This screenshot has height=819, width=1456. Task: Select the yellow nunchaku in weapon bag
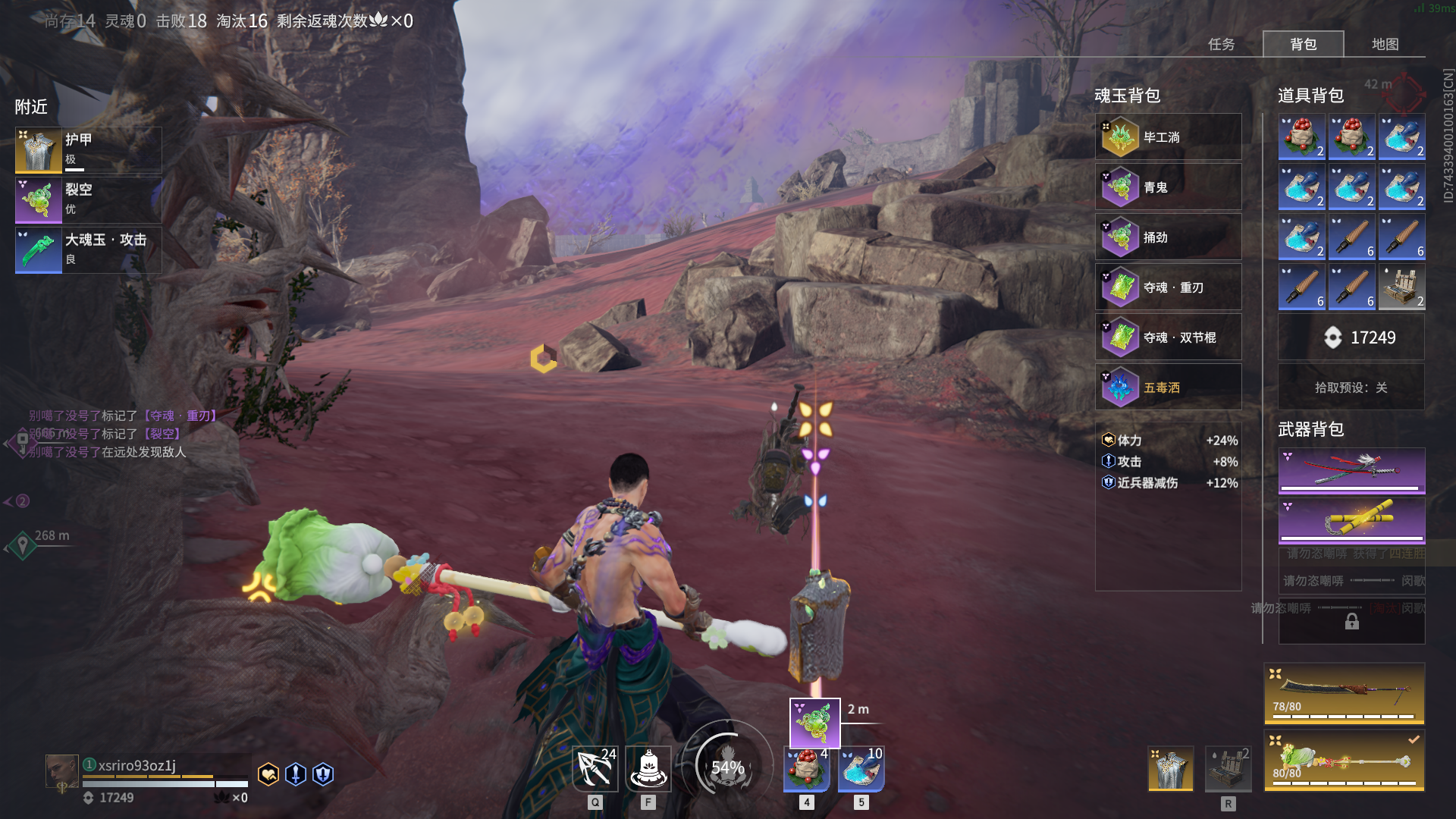pos(1351,520)
